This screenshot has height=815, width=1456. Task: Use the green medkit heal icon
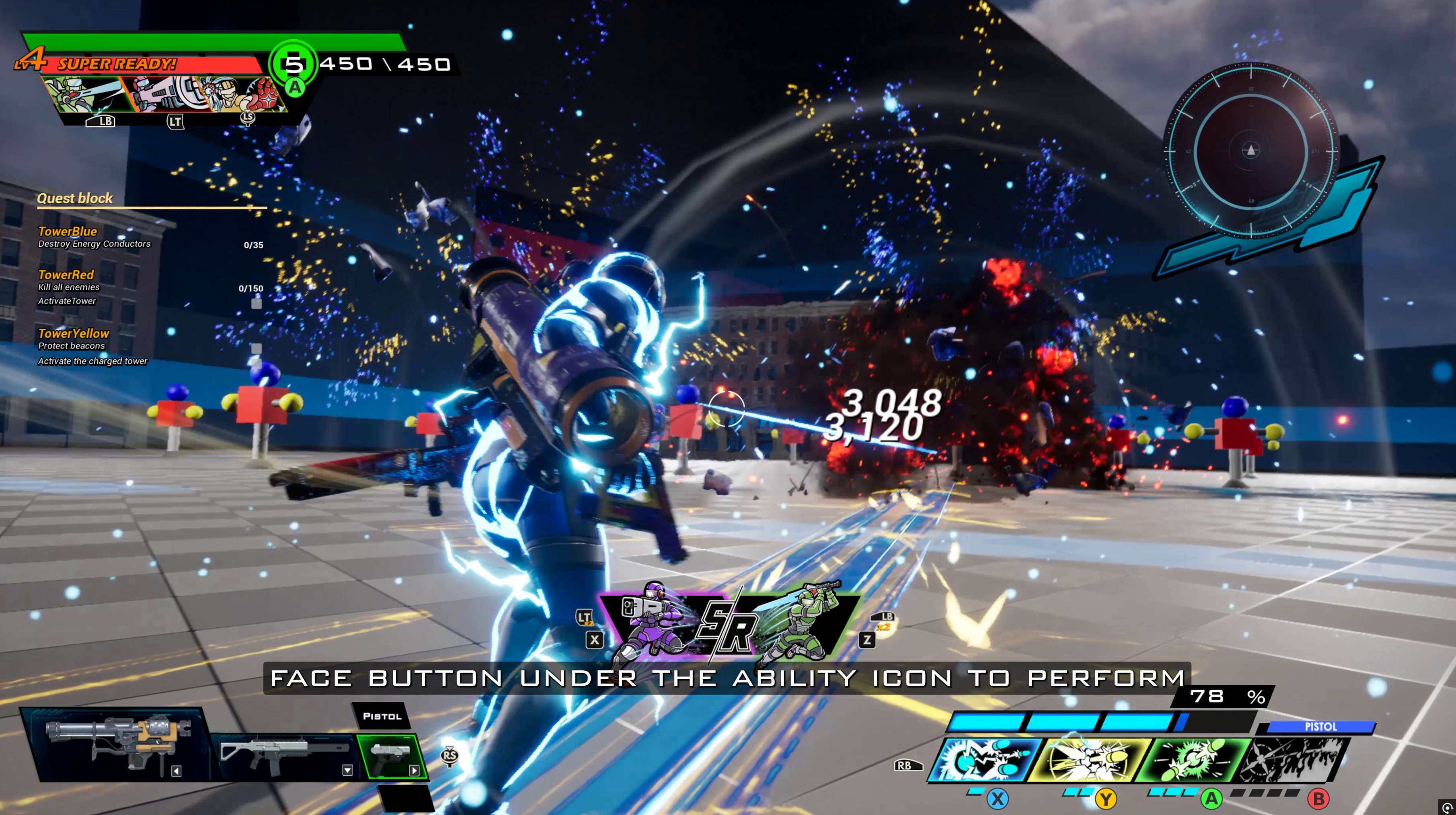click(x=294, y=64)
